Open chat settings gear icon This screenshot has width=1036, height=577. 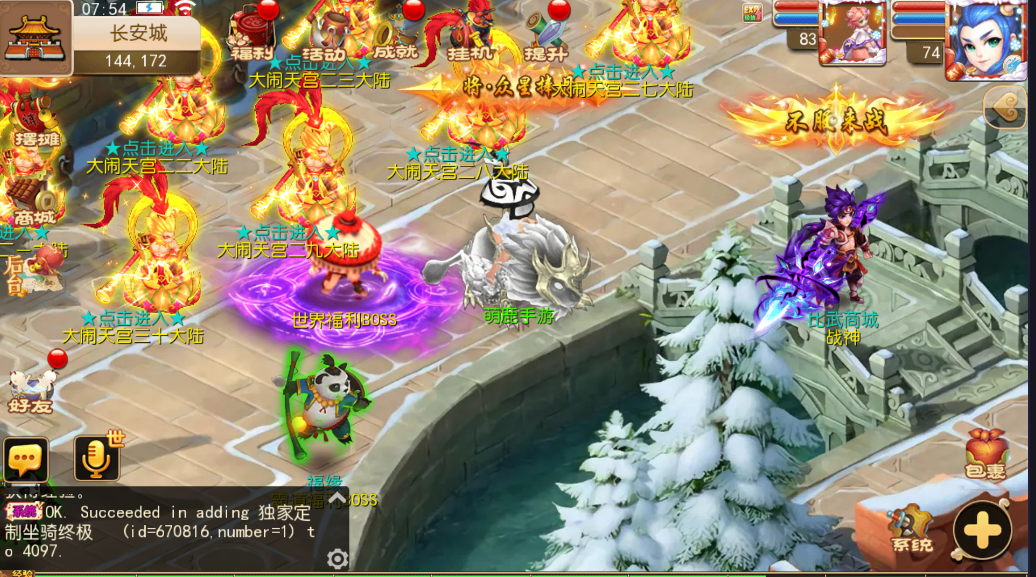[338, 558]
